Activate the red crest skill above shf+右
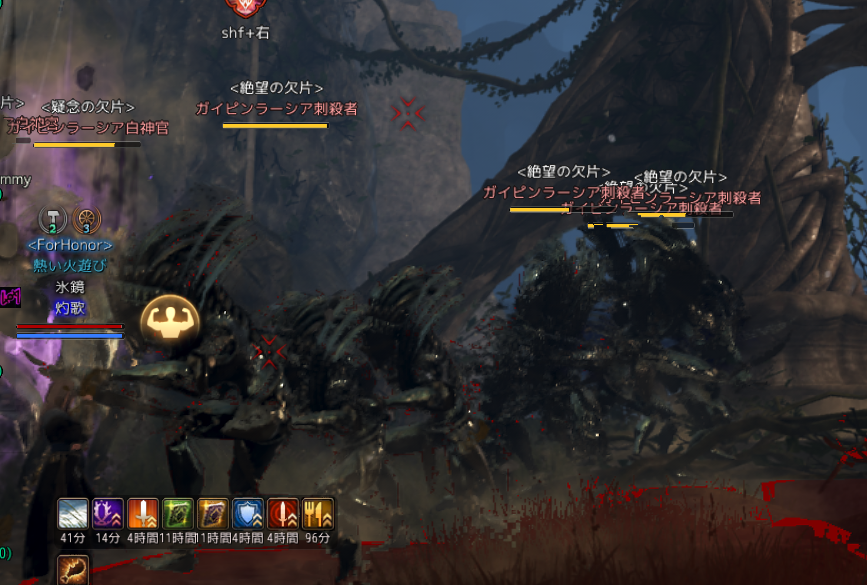This screenshot has height=585, width=867. pos(243,8)
